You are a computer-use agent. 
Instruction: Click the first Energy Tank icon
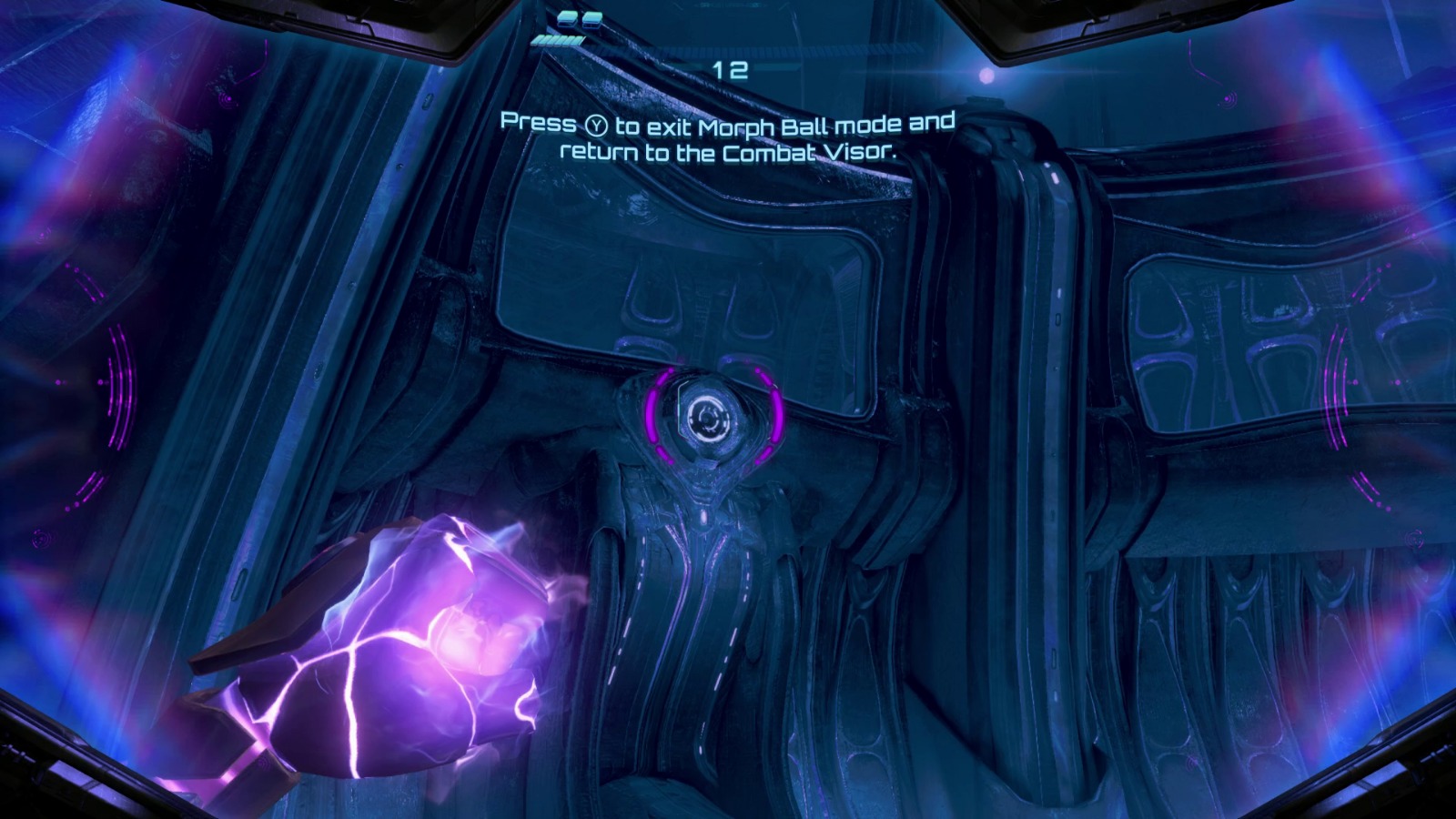click(567, 18)
